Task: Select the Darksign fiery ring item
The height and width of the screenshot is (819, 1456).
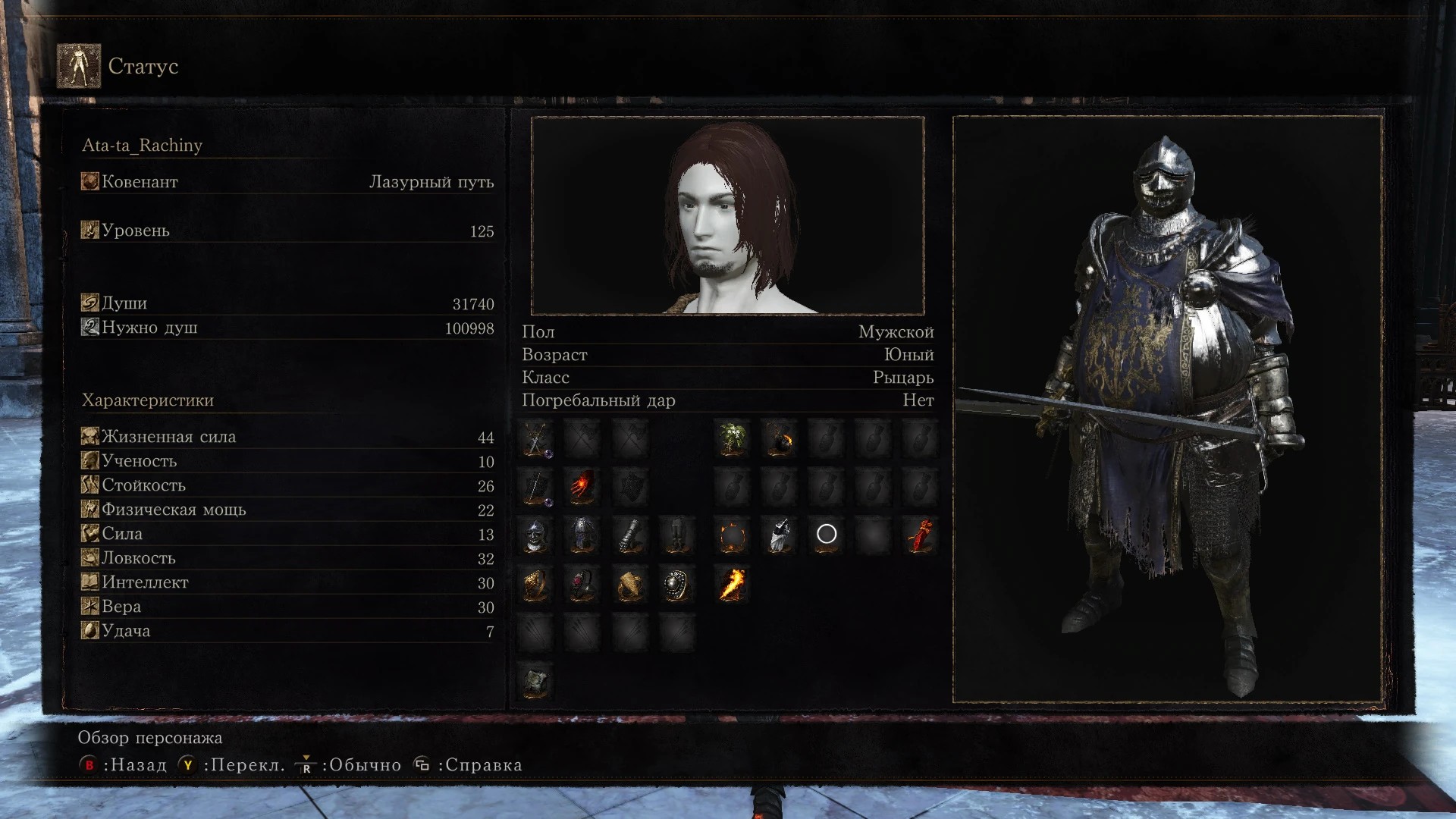Action: pos(733,536)
